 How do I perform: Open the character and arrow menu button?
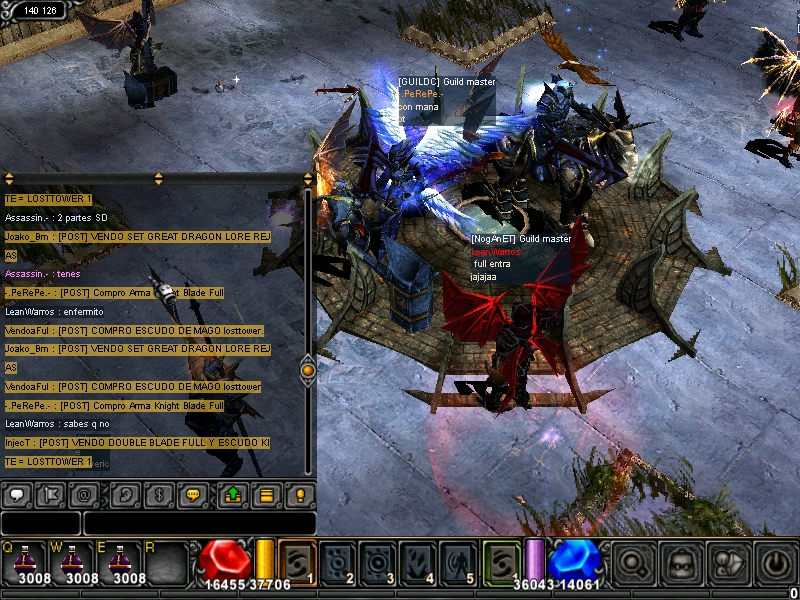pyautogui.click(x=728, y=564)
